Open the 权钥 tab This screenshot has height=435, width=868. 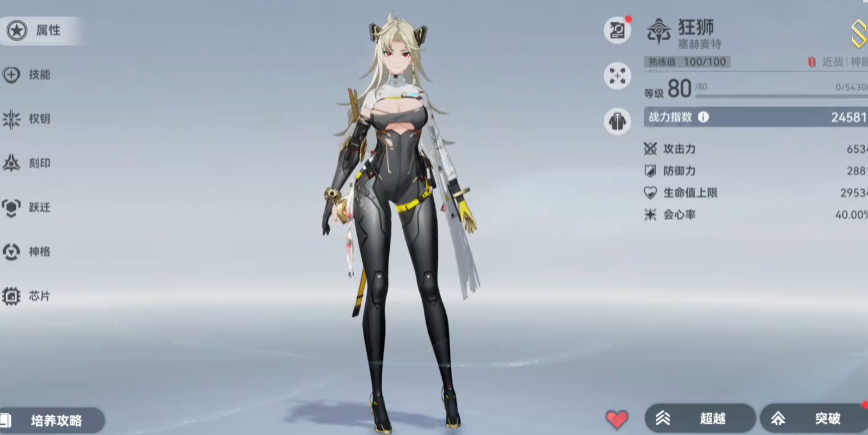tap(28, 119)
